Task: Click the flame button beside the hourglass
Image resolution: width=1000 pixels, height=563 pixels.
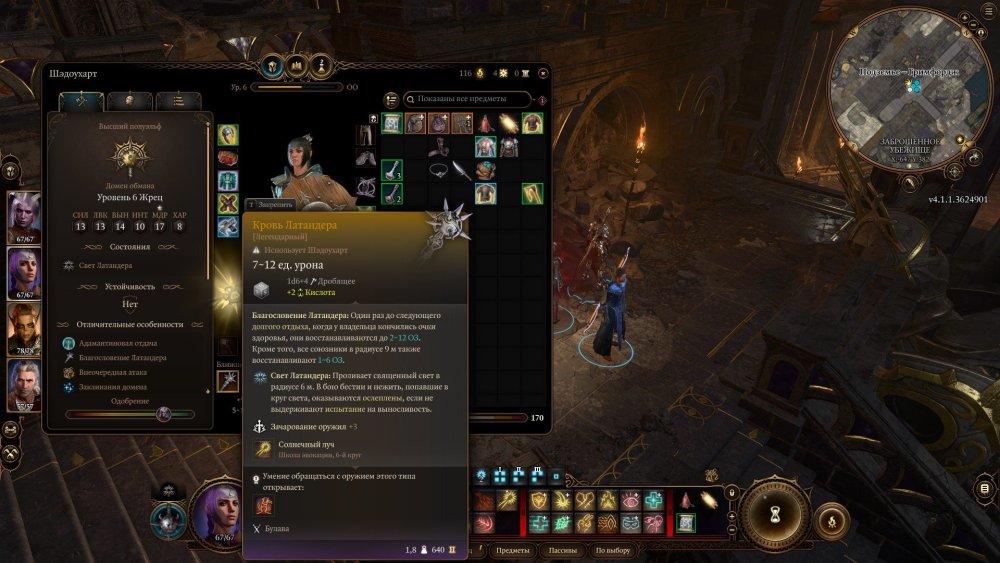Action: tap(828, 520)
